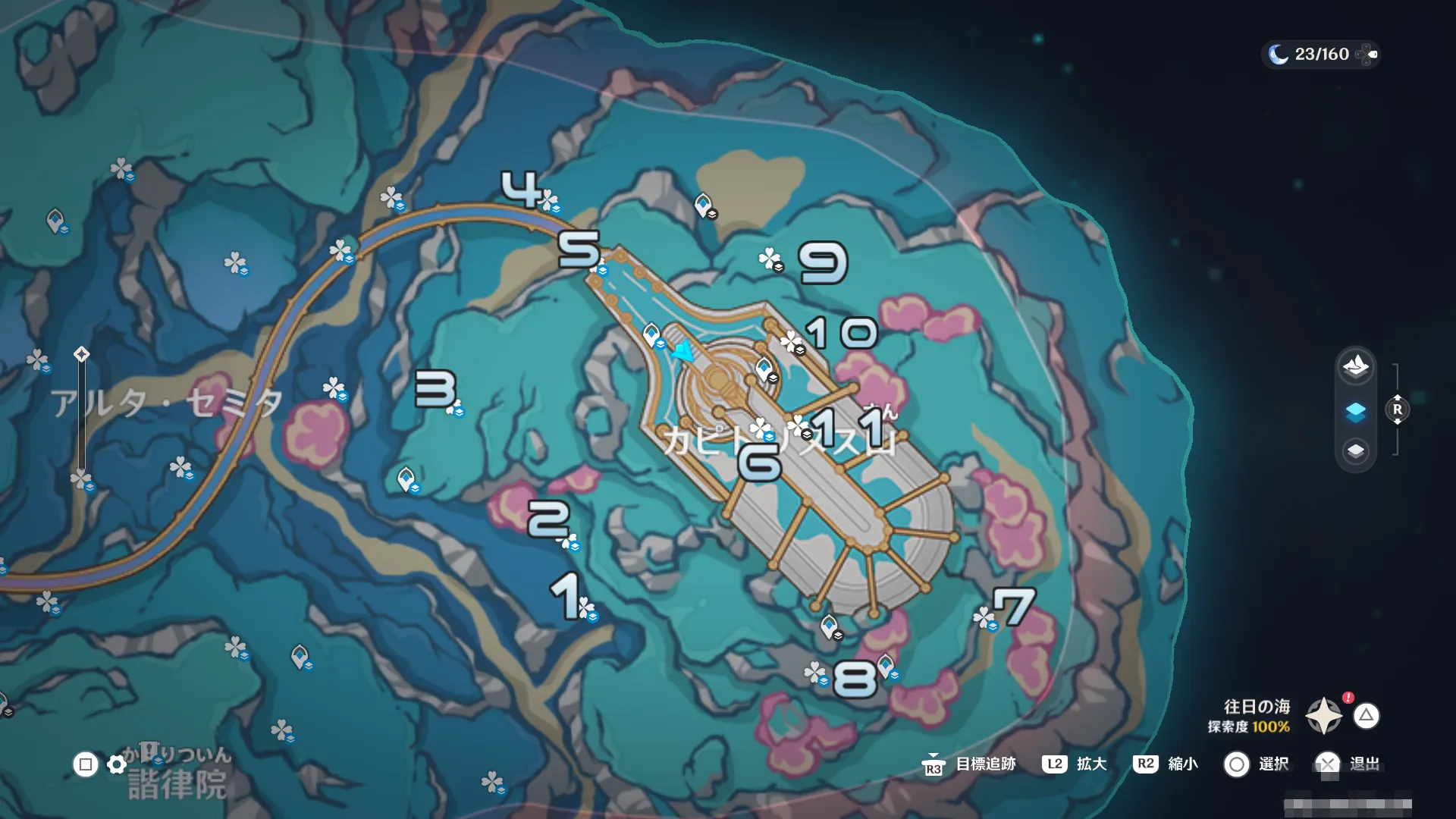
Task: Click the diamond handle on the zoom slider
Action: point(82,354)
